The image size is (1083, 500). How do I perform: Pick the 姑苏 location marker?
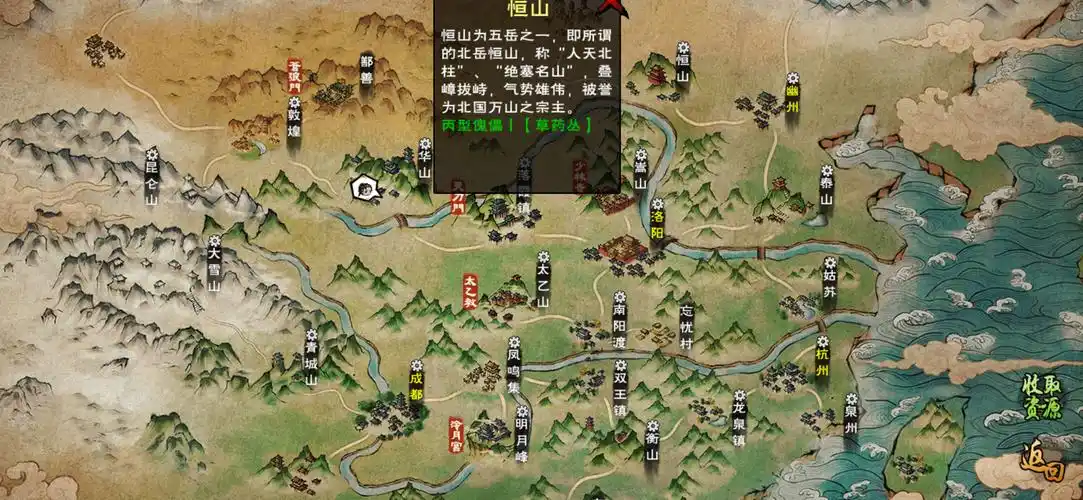(829, 280)
